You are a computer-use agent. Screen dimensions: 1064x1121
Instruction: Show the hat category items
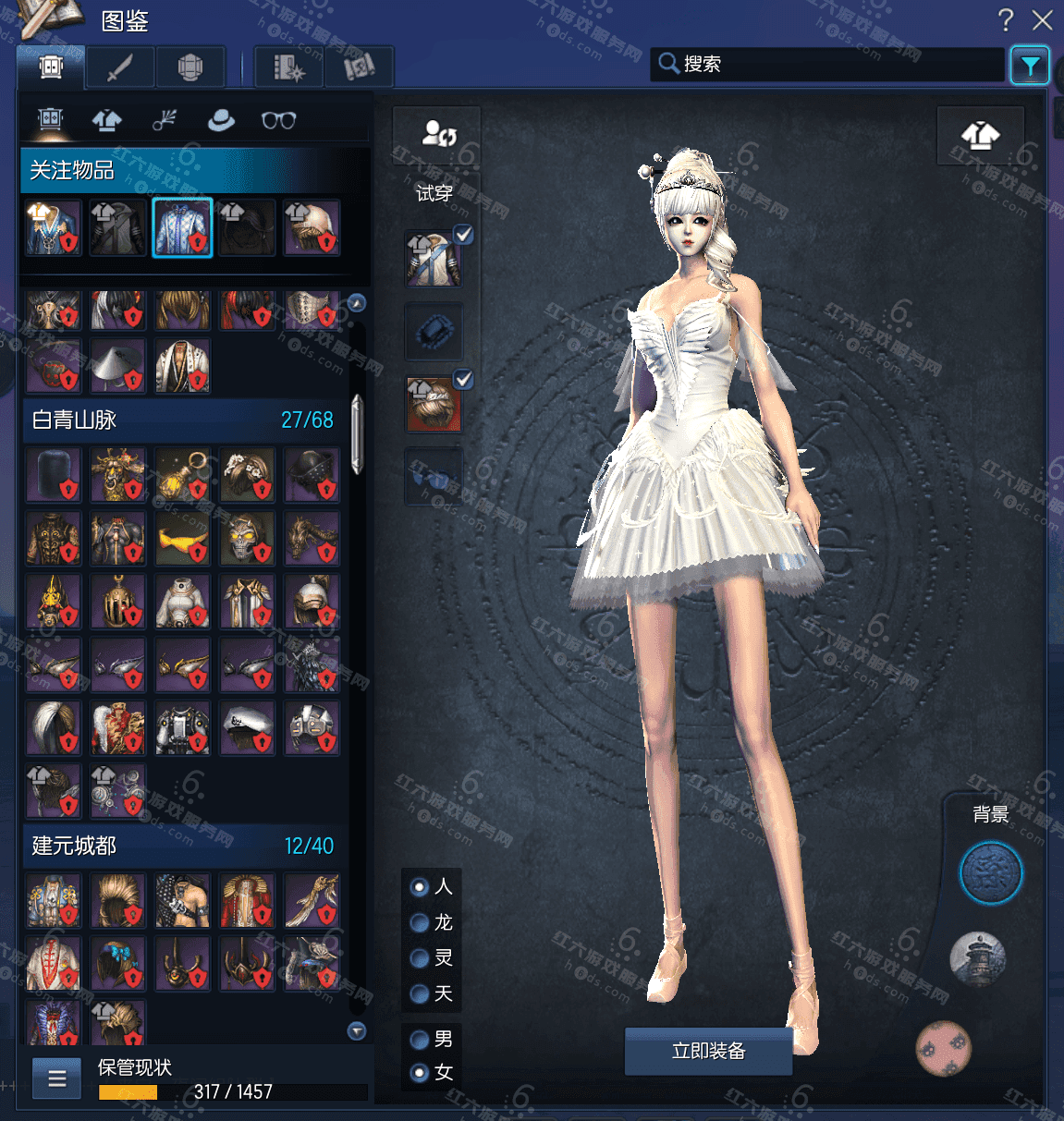(221, 120)
